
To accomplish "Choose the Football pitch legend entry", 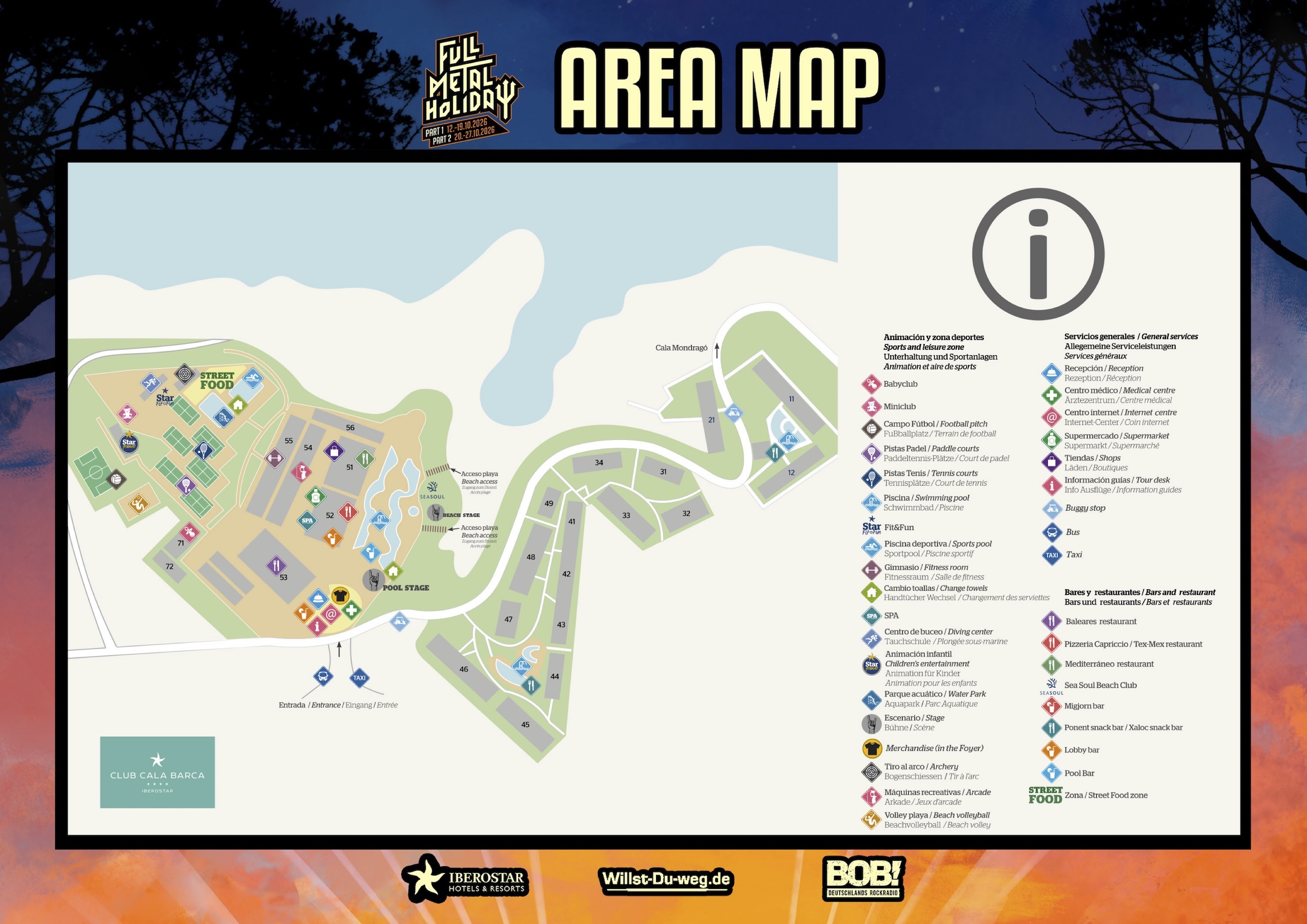I will (935, 429).
